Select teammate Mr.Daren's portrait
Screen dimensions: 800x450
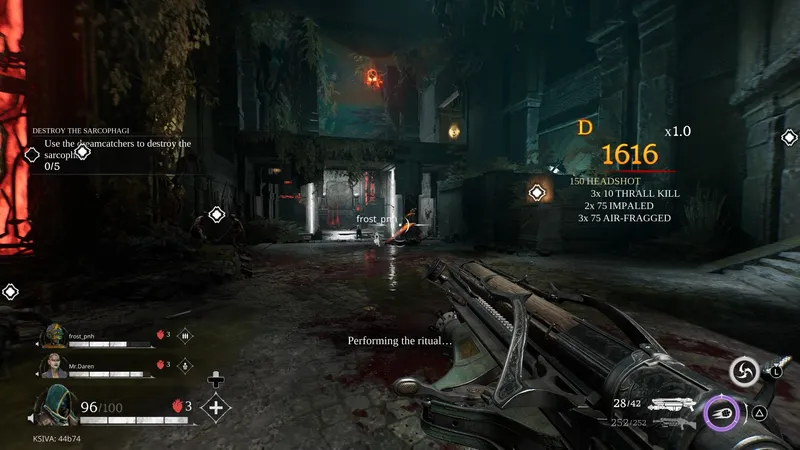pyautogui.click(x=54, y=365)
